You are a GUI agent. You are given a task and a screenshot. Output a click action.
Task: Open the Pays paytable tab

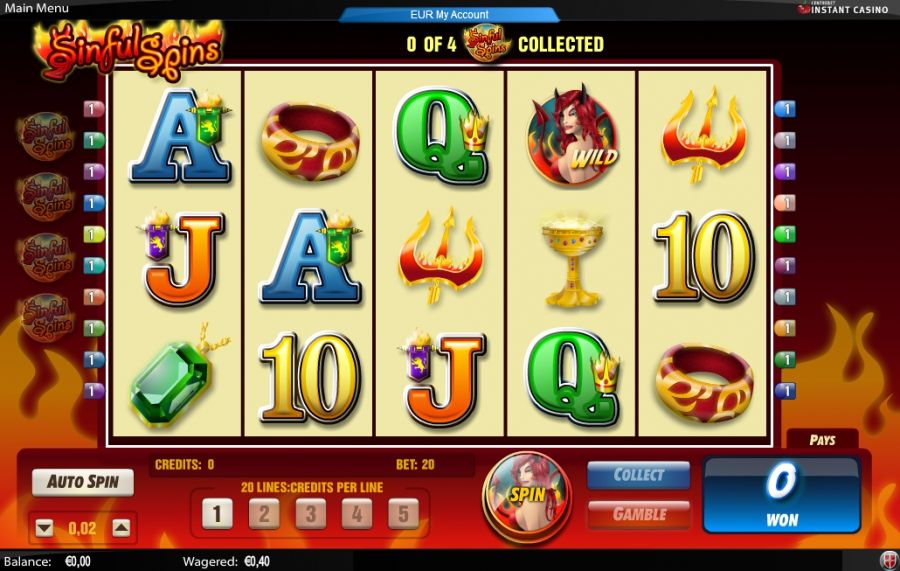coord(822,440)
